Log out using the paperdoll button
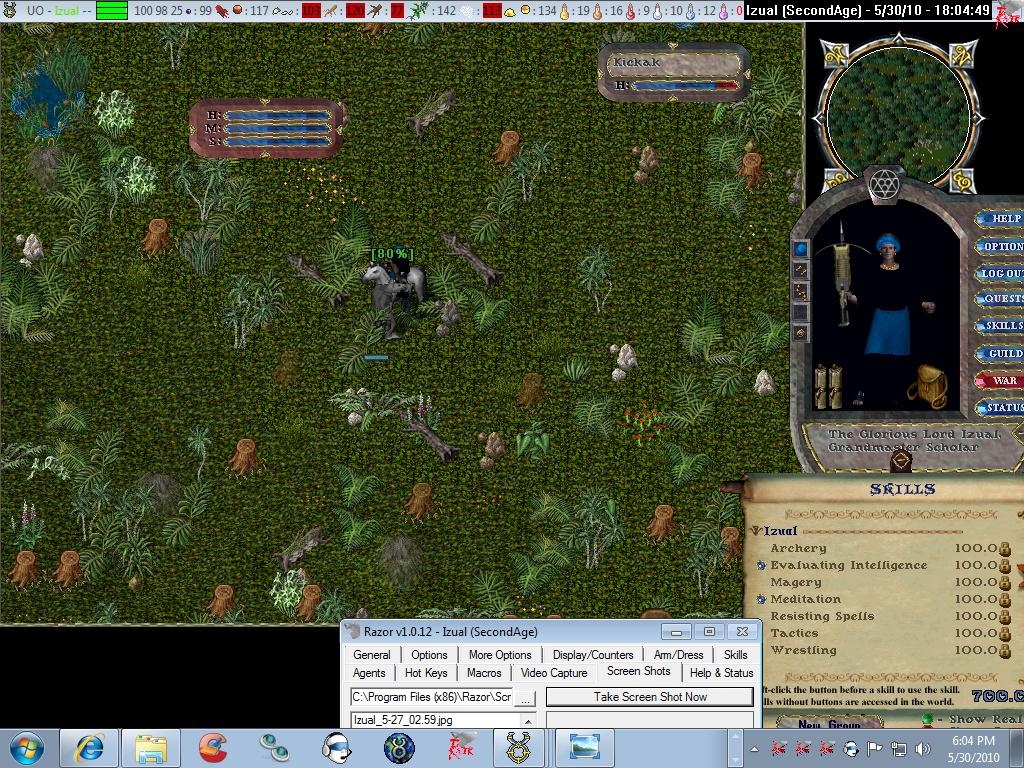This screenshot has width=1024, height=768. click(1002, 273)
